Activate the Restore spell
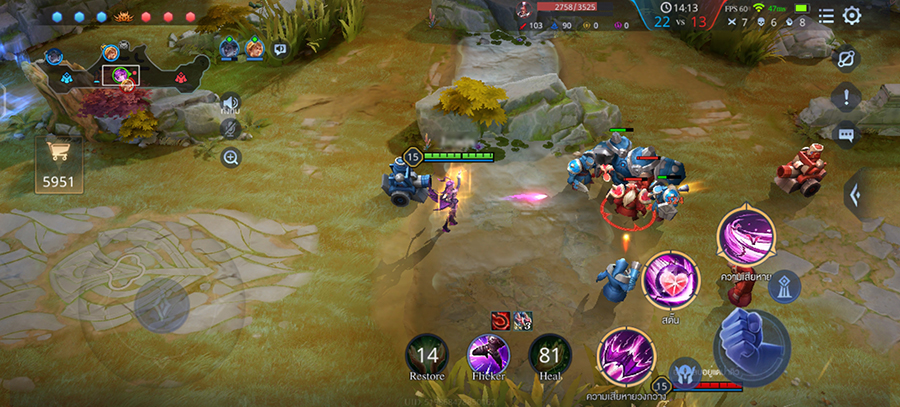The height and width of the screenshot is (407, 900). point(427,355)
